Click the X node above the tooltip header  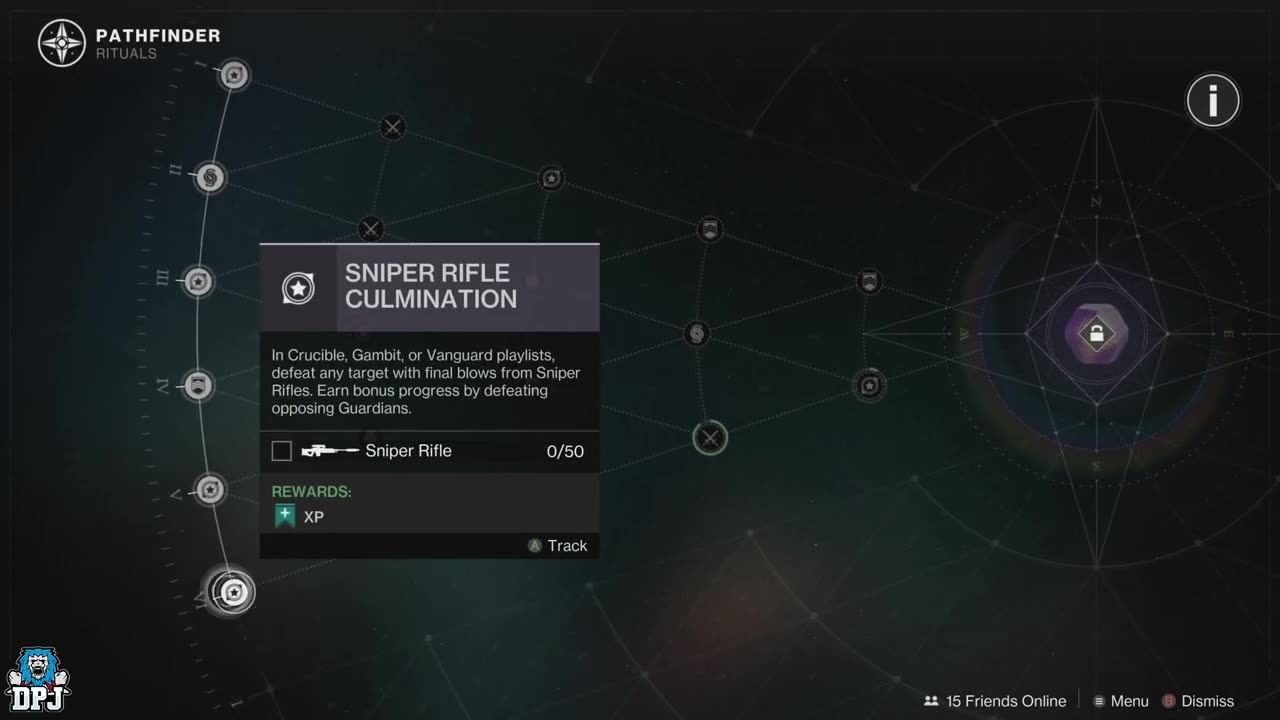pos(370,229)
